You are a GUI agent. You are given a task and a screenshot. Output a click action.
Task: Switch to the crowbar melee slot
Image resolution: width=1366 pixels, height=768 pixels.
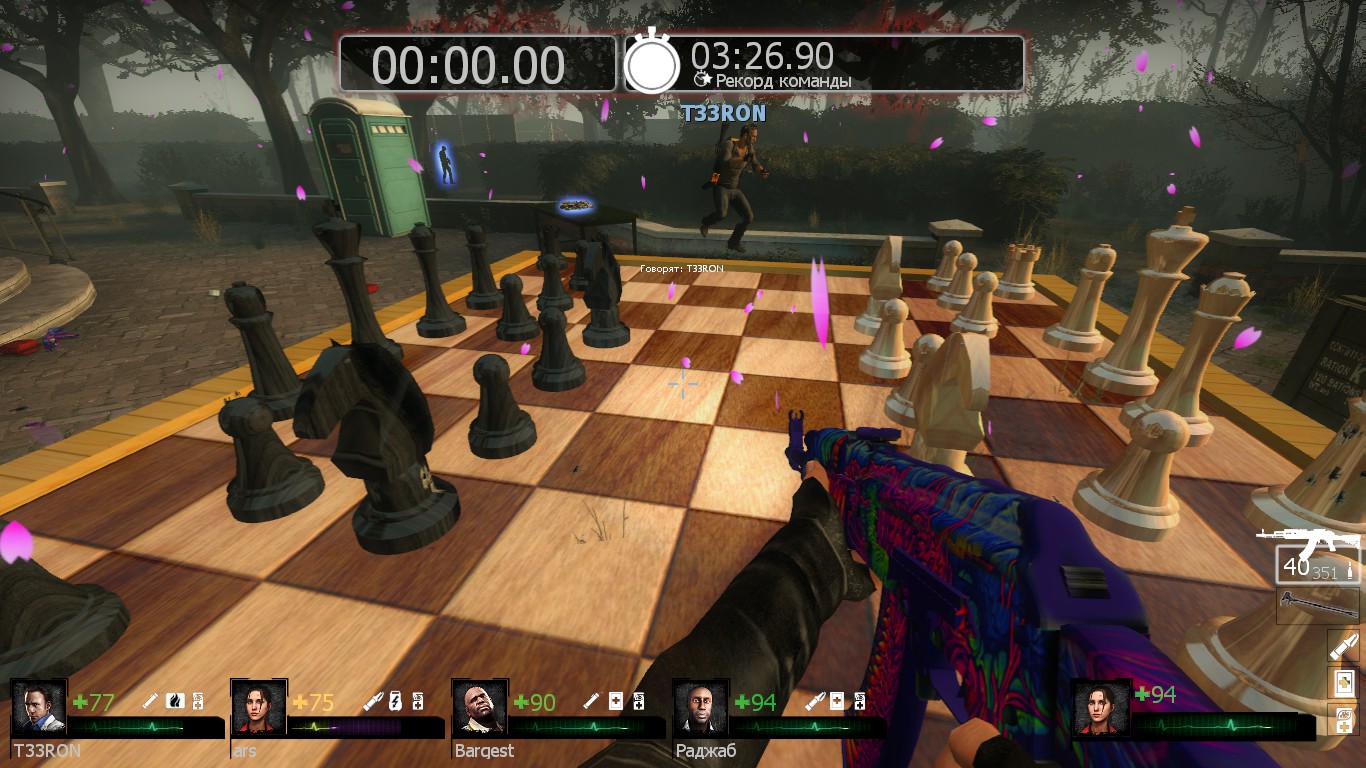click(1318, 606)
